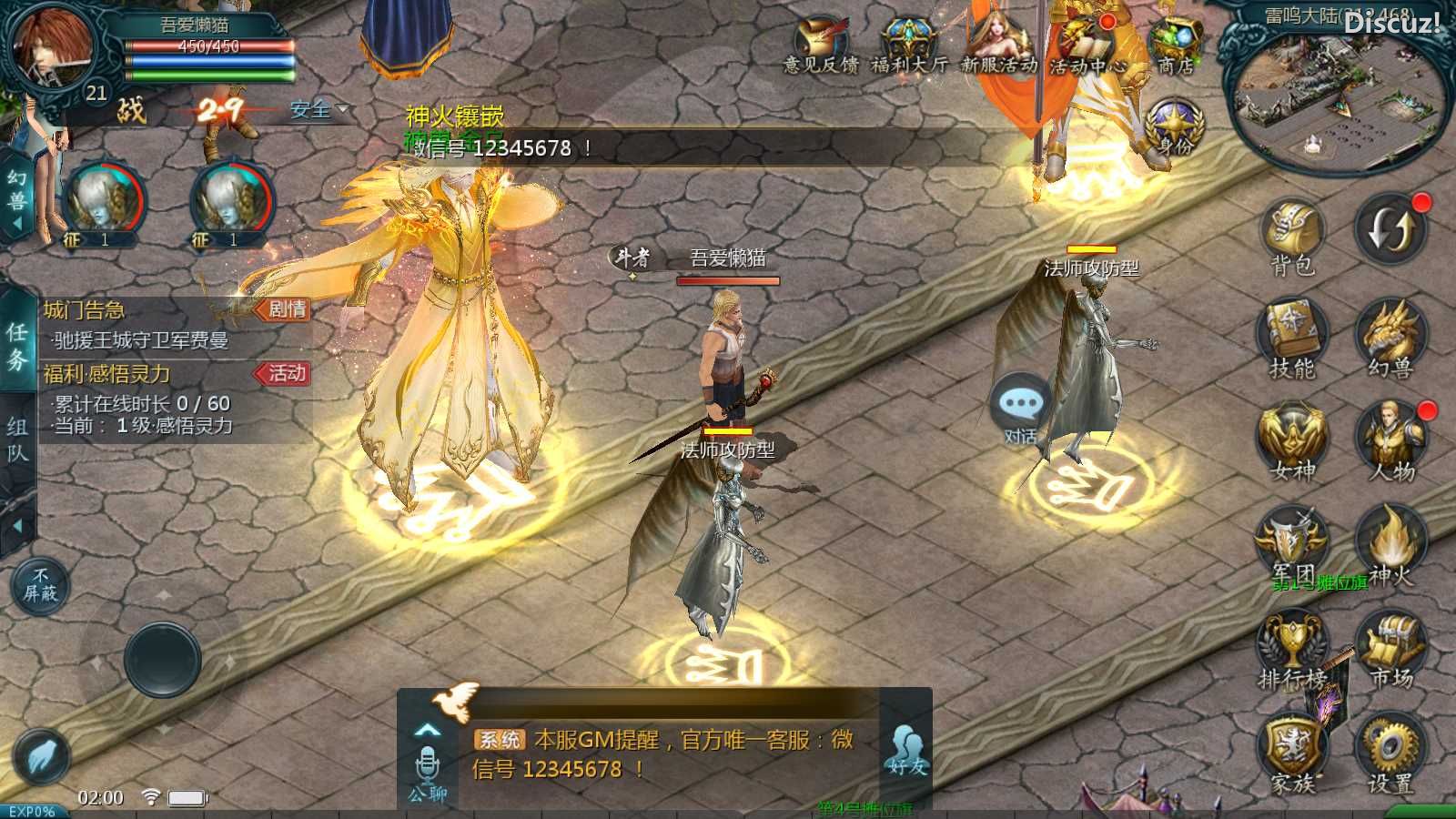Talk using the 对话 speech bubble
The height and width of the screenshot is (819, 1456).
pos(1021,408)
